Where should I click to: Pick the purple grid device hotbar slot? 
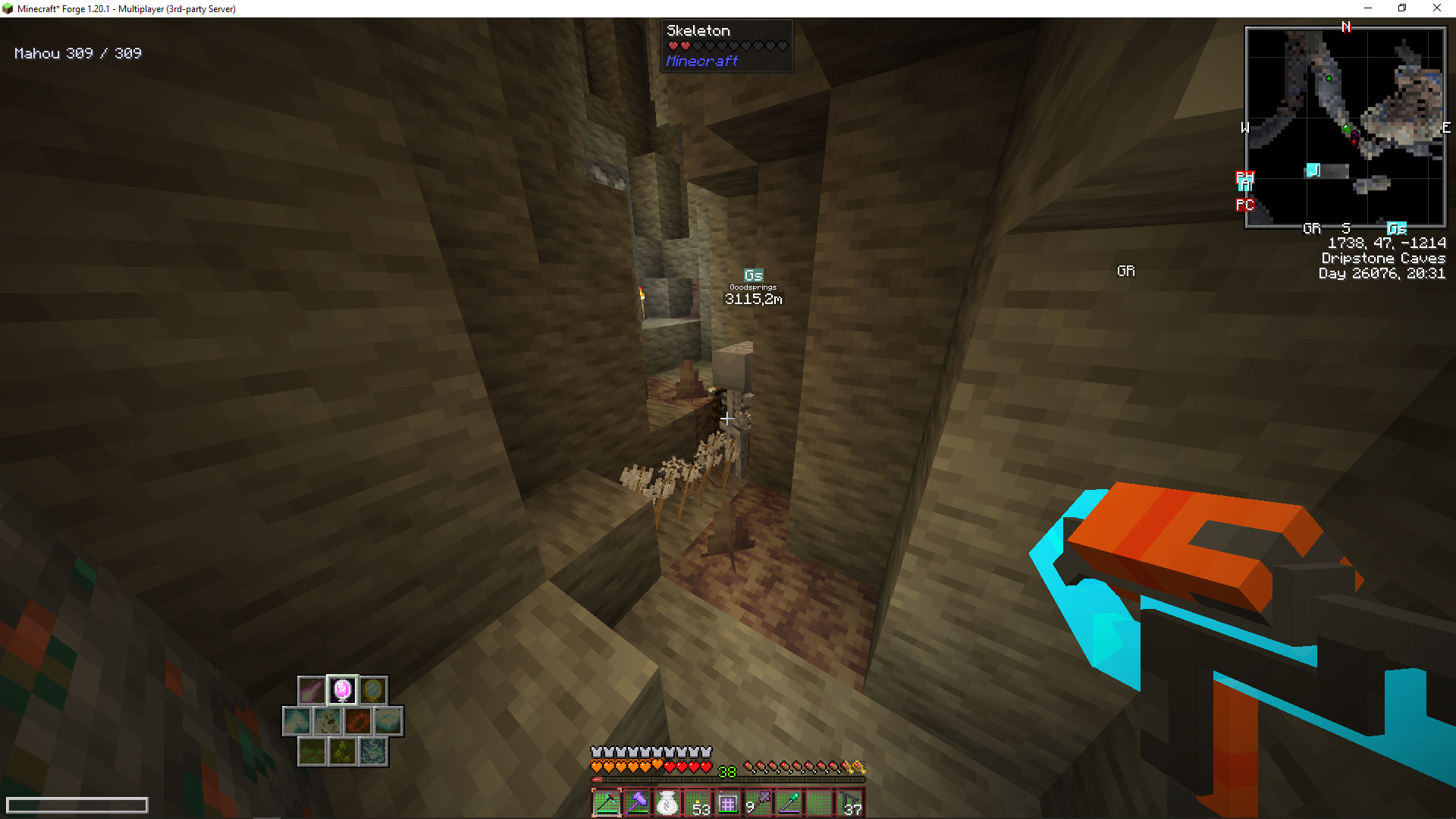click(728, 803)
